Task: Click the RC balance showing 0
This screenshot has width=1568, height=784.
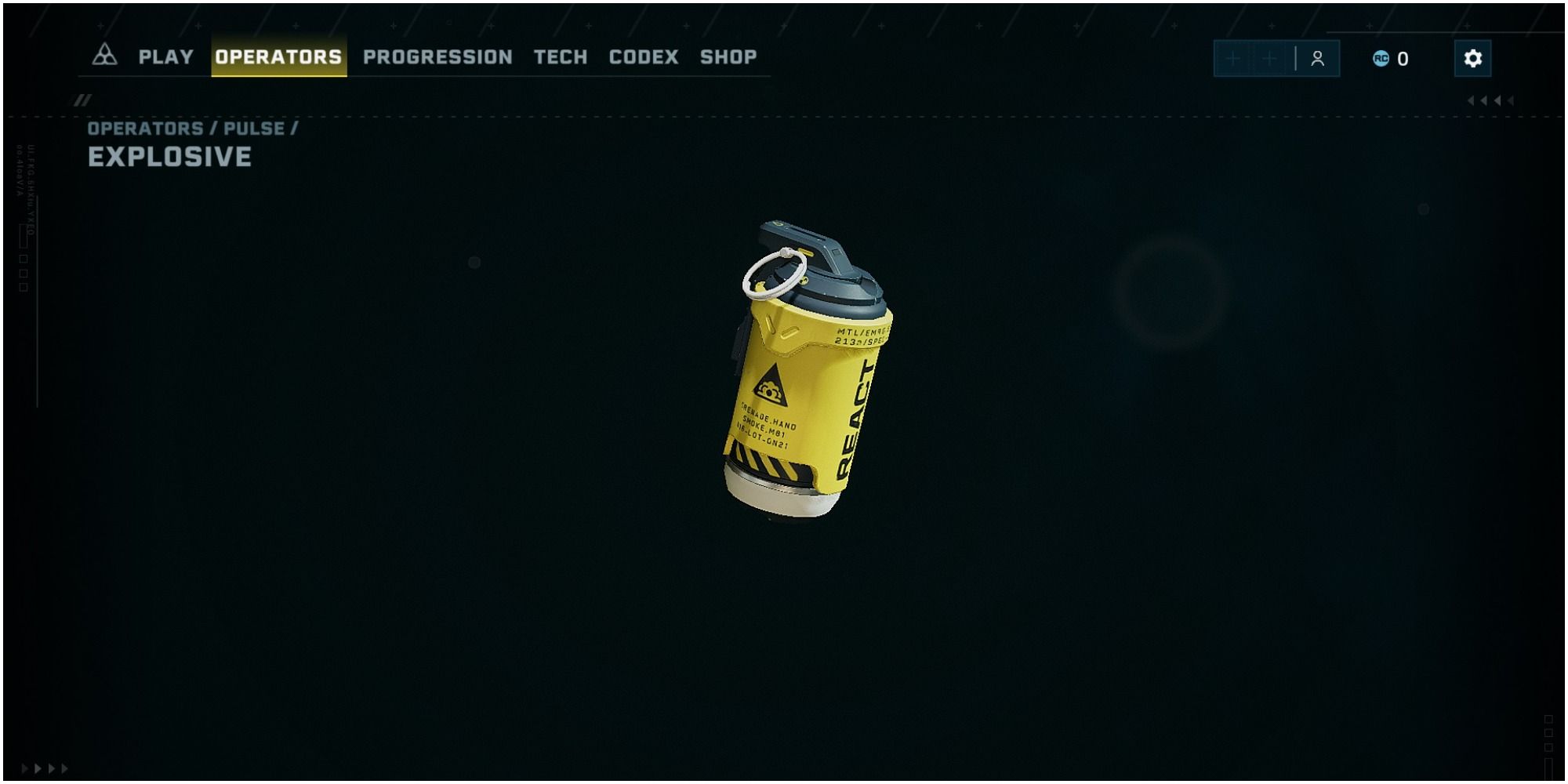Action: [1403, 57]
